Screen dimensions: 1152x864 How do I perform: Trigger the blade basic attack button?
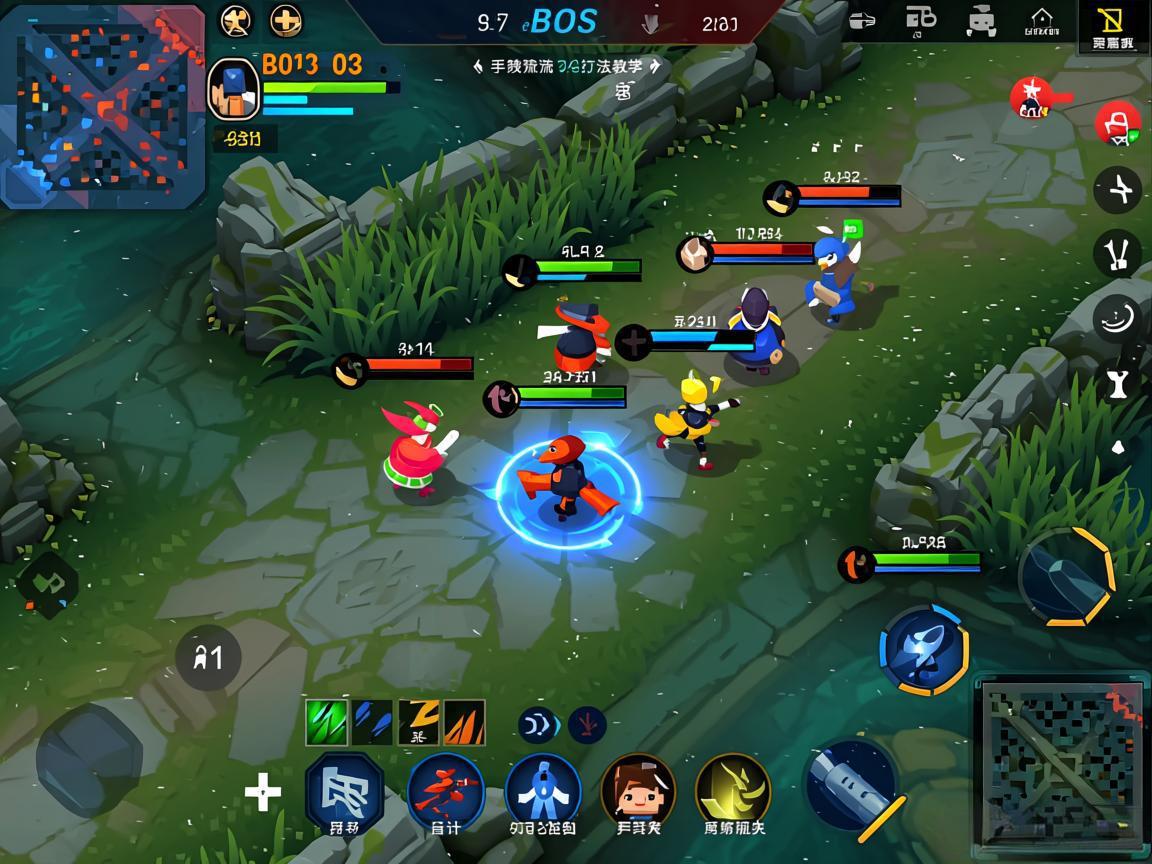[x=852, y=786]
